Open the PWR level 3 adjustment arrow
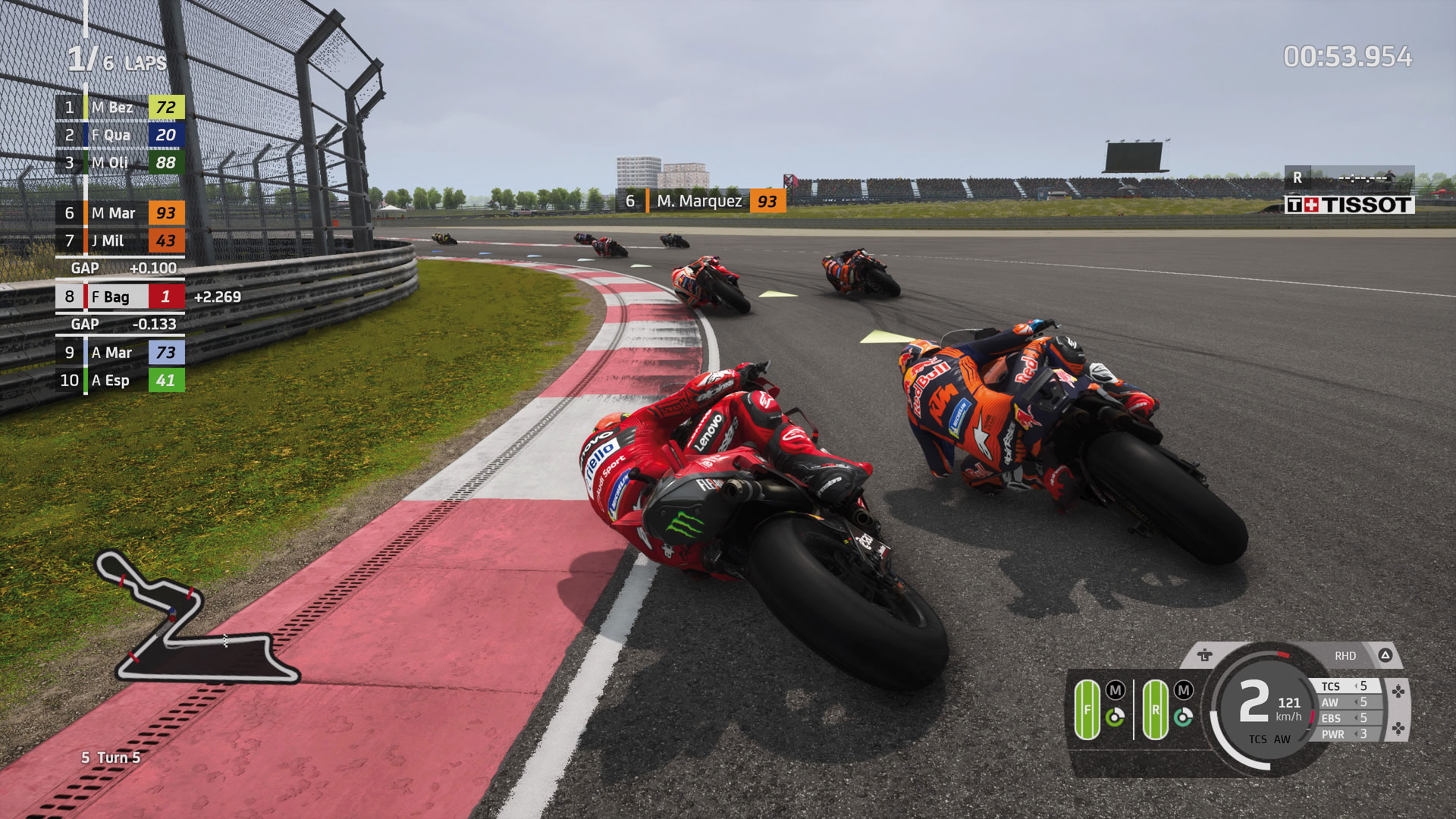This screenshot has width=1456, height=819. click(x=1356, y=733)
